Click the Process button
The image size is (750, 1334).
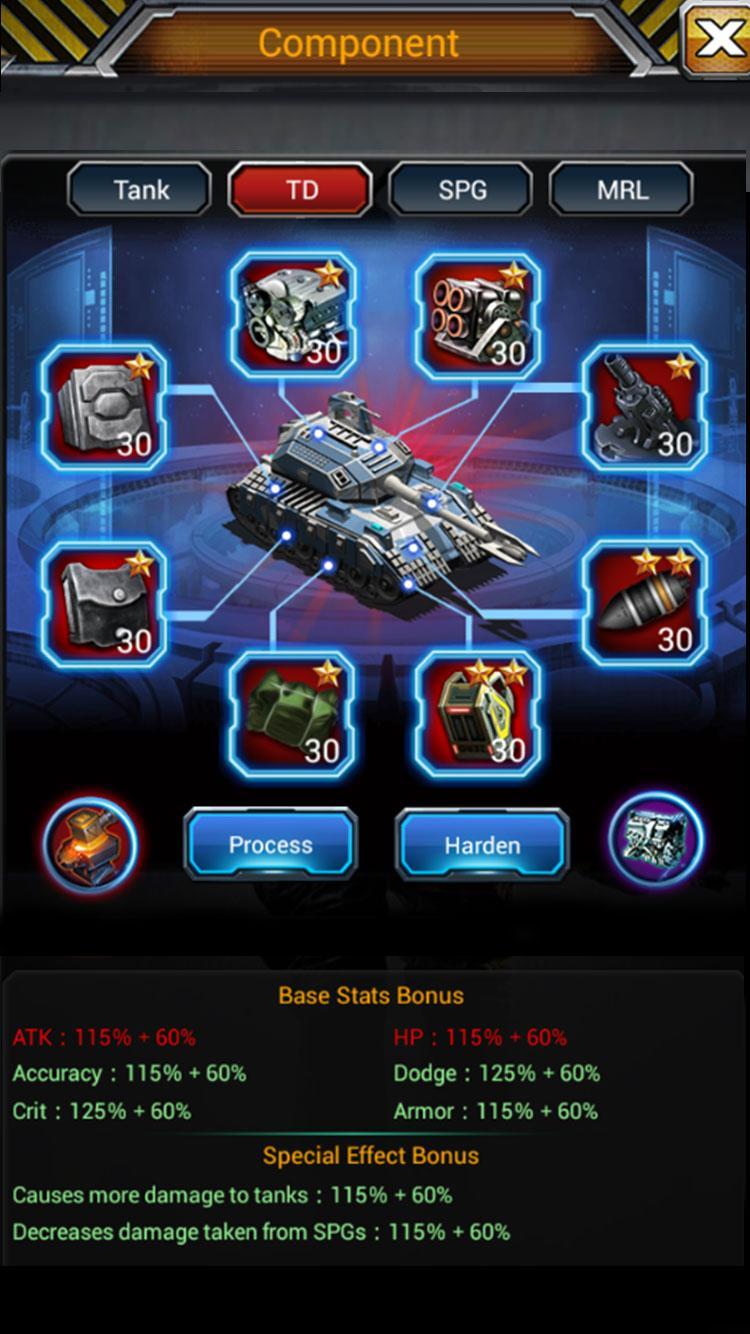pyautogui.click(x=270, y=845)
